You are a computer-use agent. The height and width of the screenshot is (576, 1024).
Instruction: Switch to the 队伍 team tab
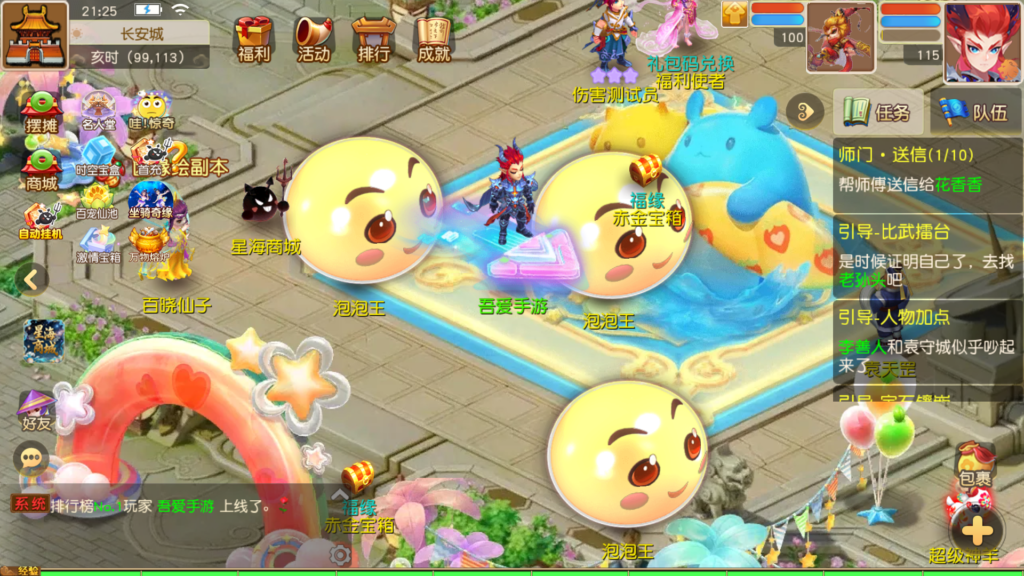coord(976,112)
